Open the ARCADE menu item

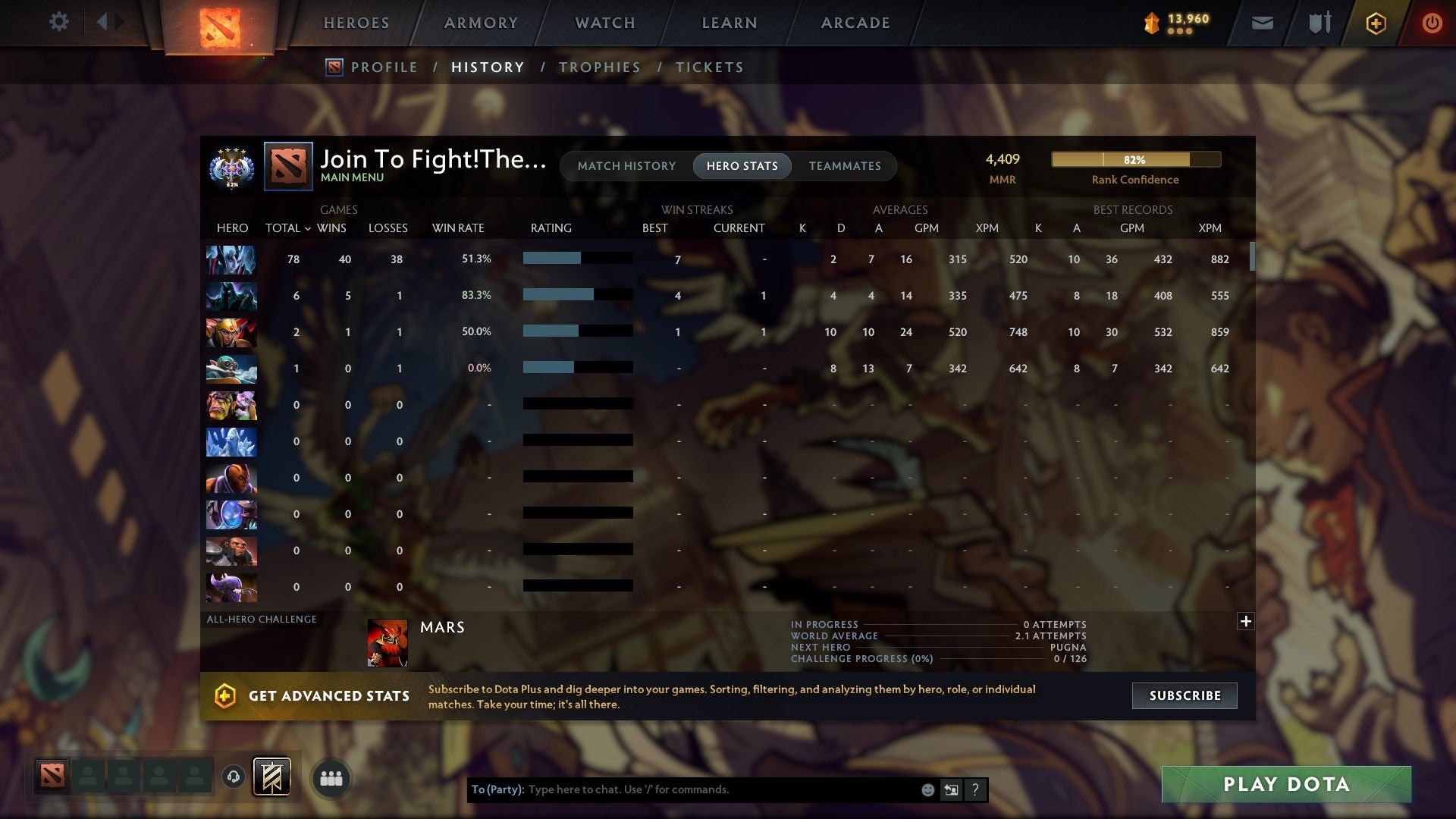point(855,23)
